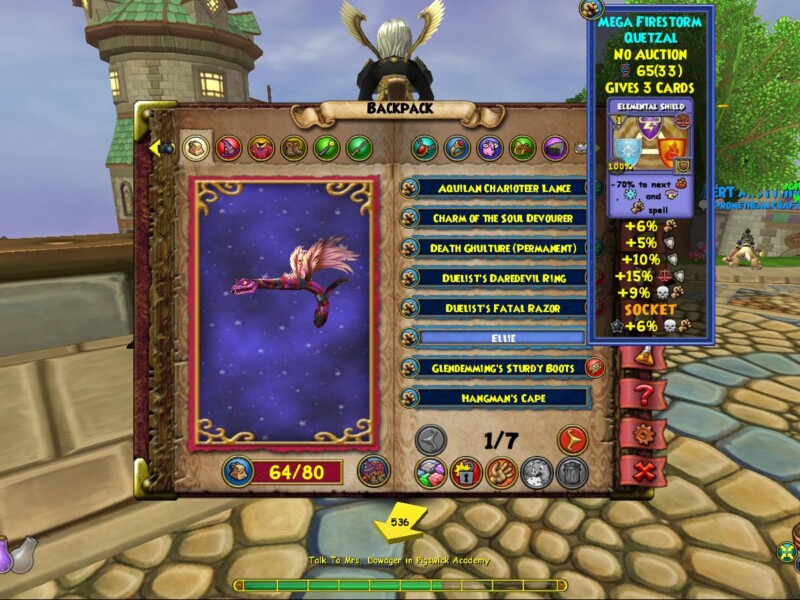Show the pets category tab
Screen dimensions: 800x600
(x=490, y=149)
